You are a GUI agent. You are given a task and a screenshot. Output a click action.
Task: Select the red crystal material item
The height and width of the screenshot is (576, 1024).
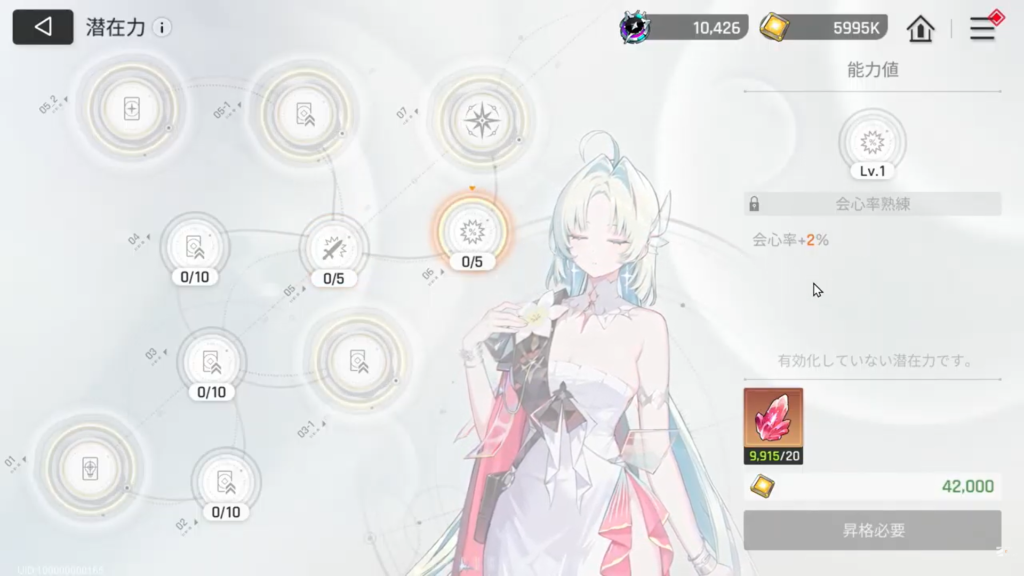[x=773, y=420]
